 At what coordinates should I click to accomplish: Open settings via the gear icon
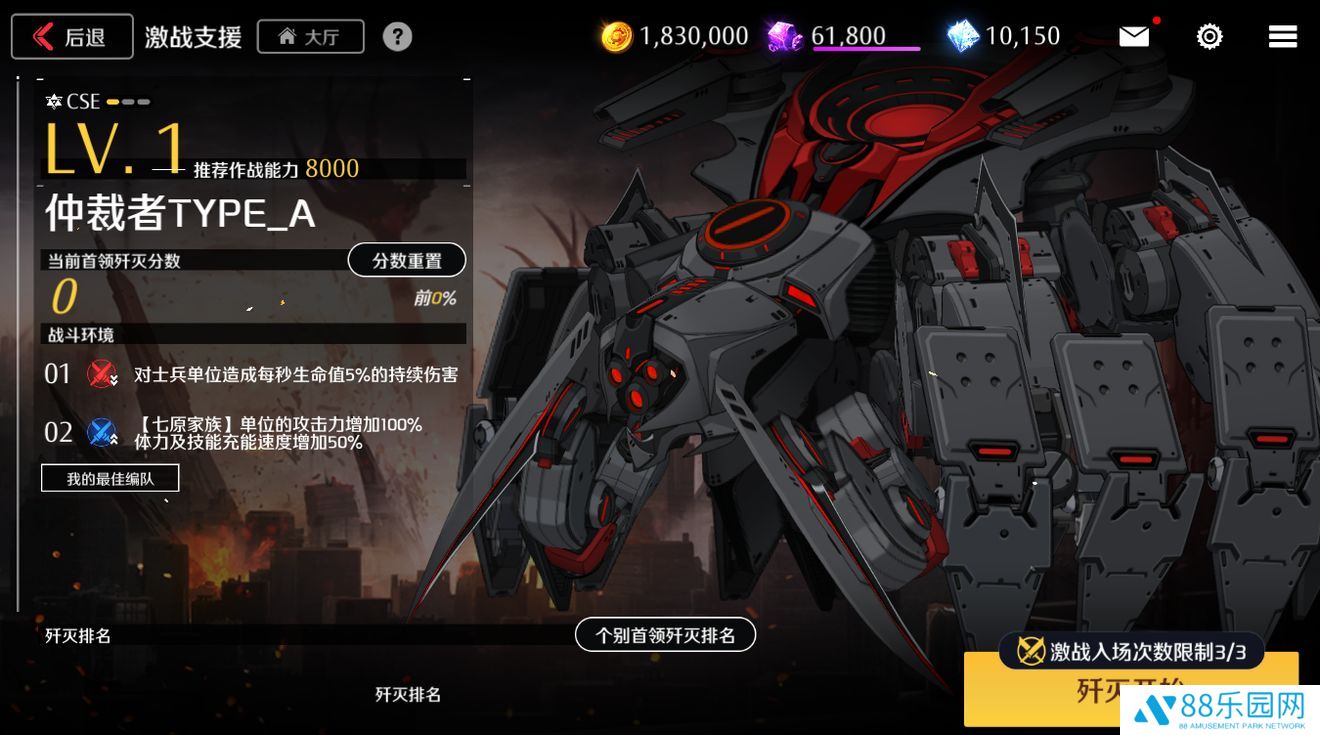point(1209,37)
